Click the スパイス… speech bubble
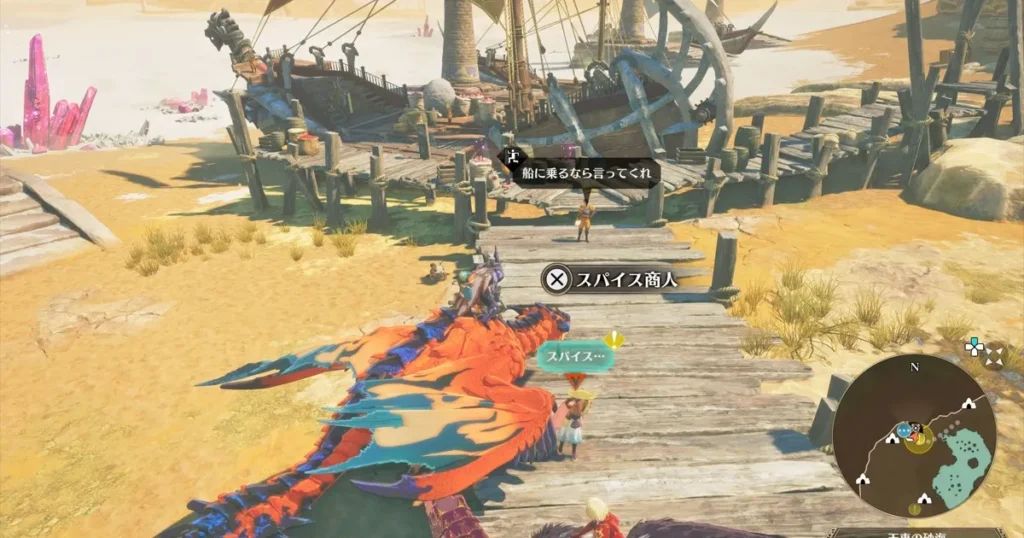The height and width of the screenshot is (538, 1024). [571, 355]
